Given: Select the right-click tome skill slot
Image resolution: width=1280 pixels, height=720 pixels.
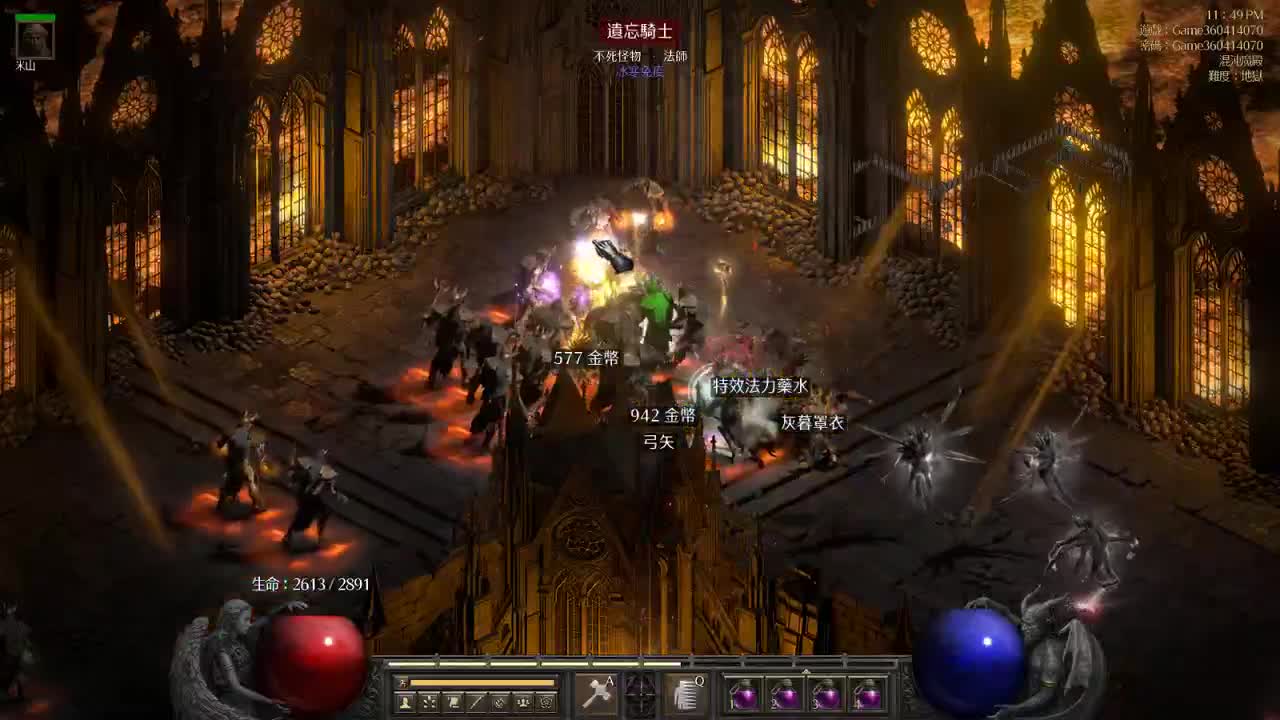Looking at the screenshot, I should tap(685, 697).
